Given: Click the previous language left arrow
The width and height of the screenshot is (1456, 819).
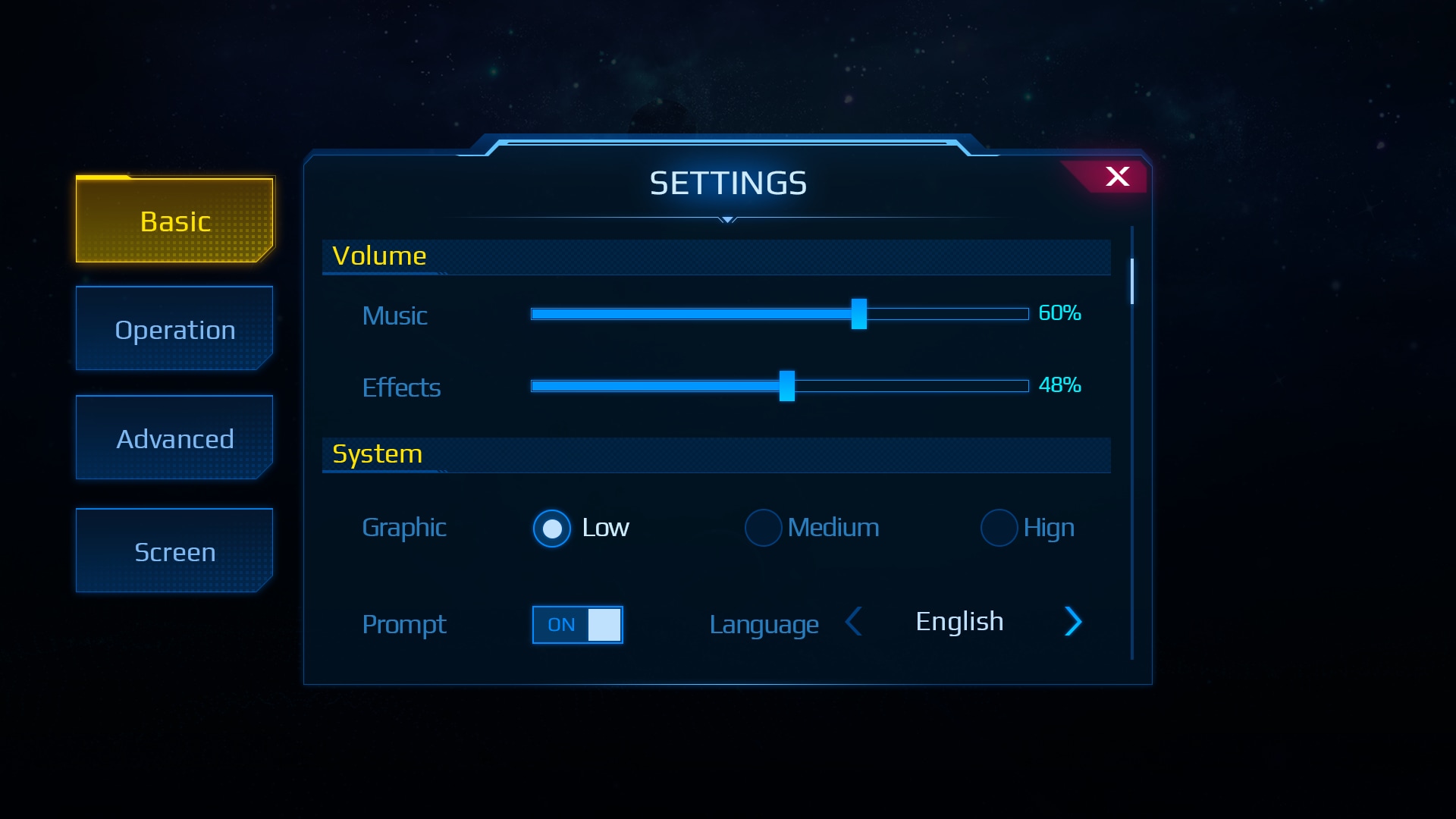Looking at the screenshot, I should click(x=854, y=622).
